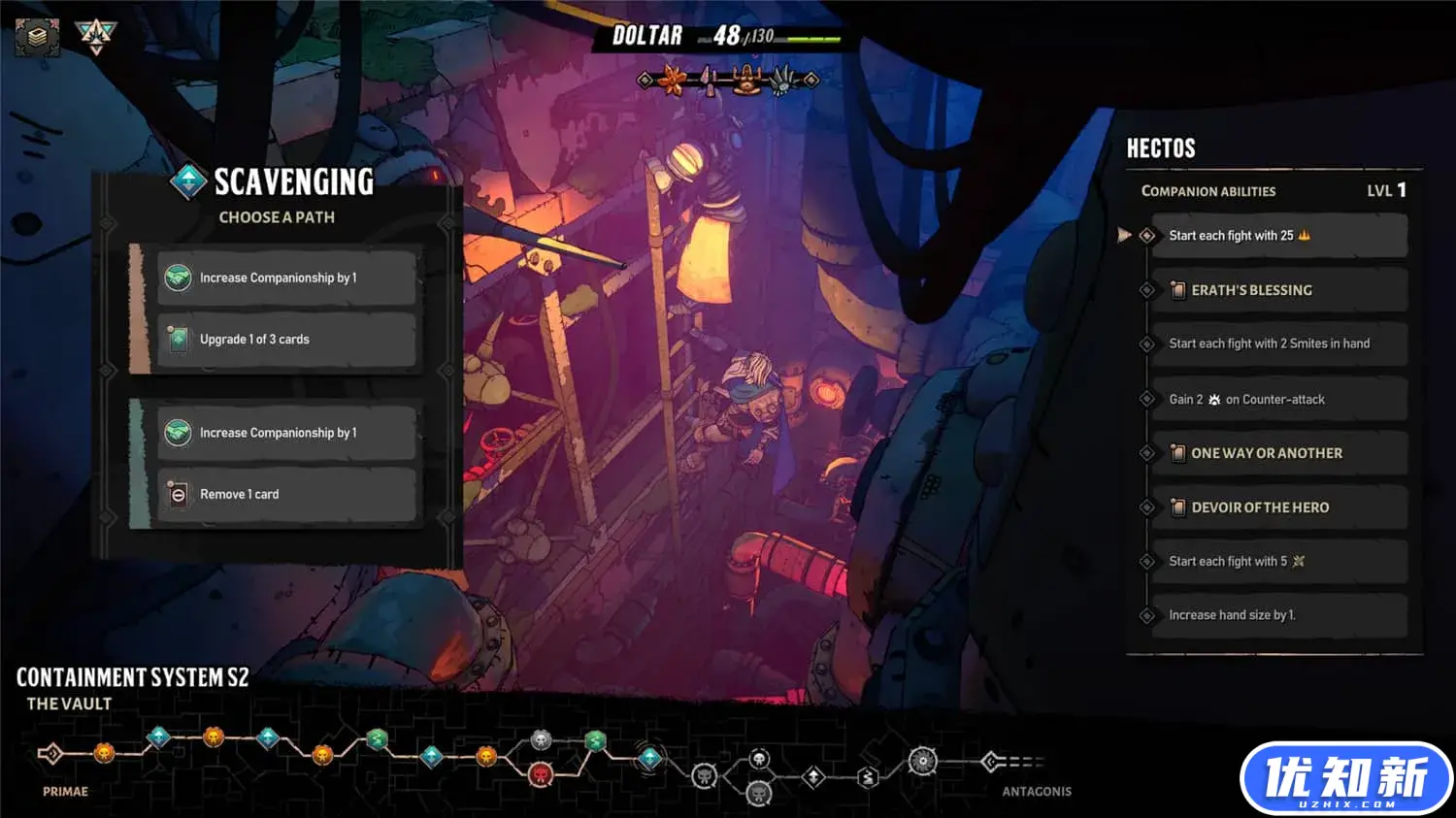Open the triangular emblem icon beside the deck
The height and width of the screenshot is (818, 1456).
[96, 36]
